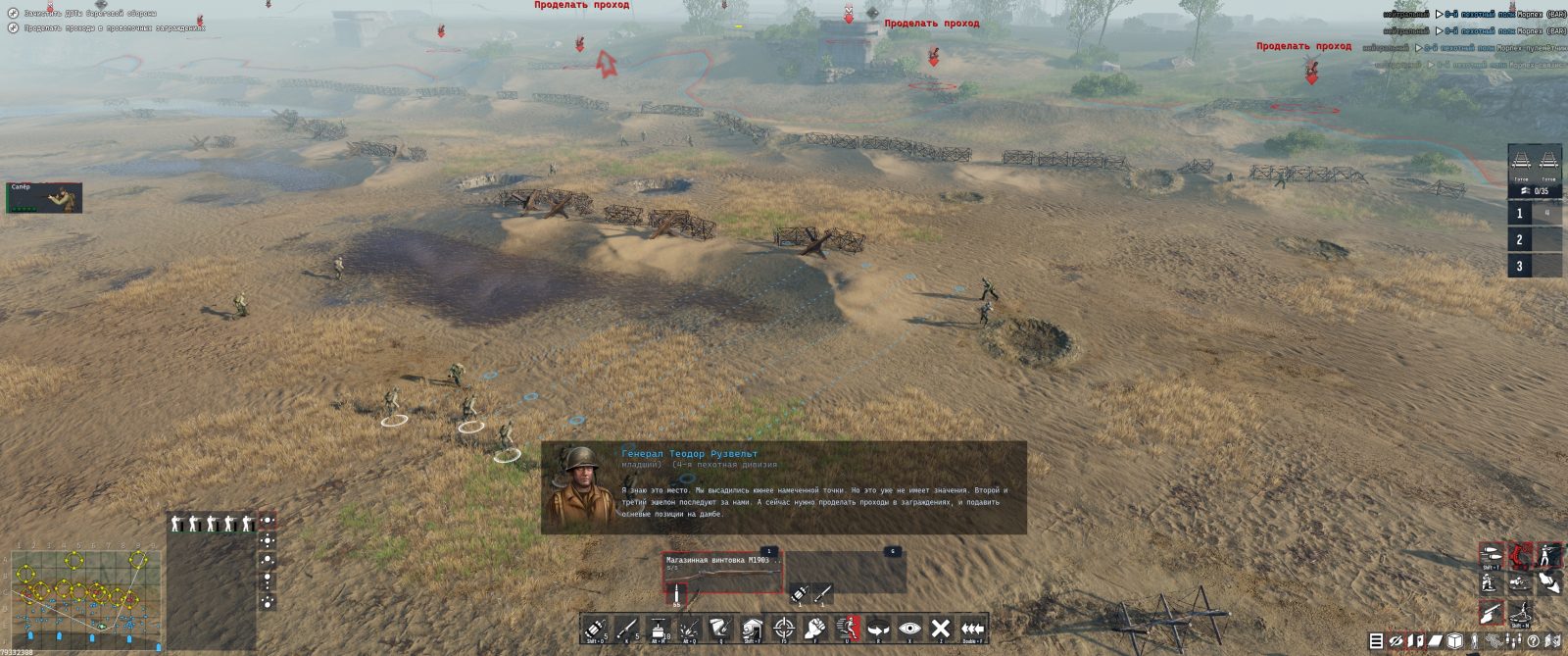
Task: Choose the knife in the action bar
Action: [626, 629]
